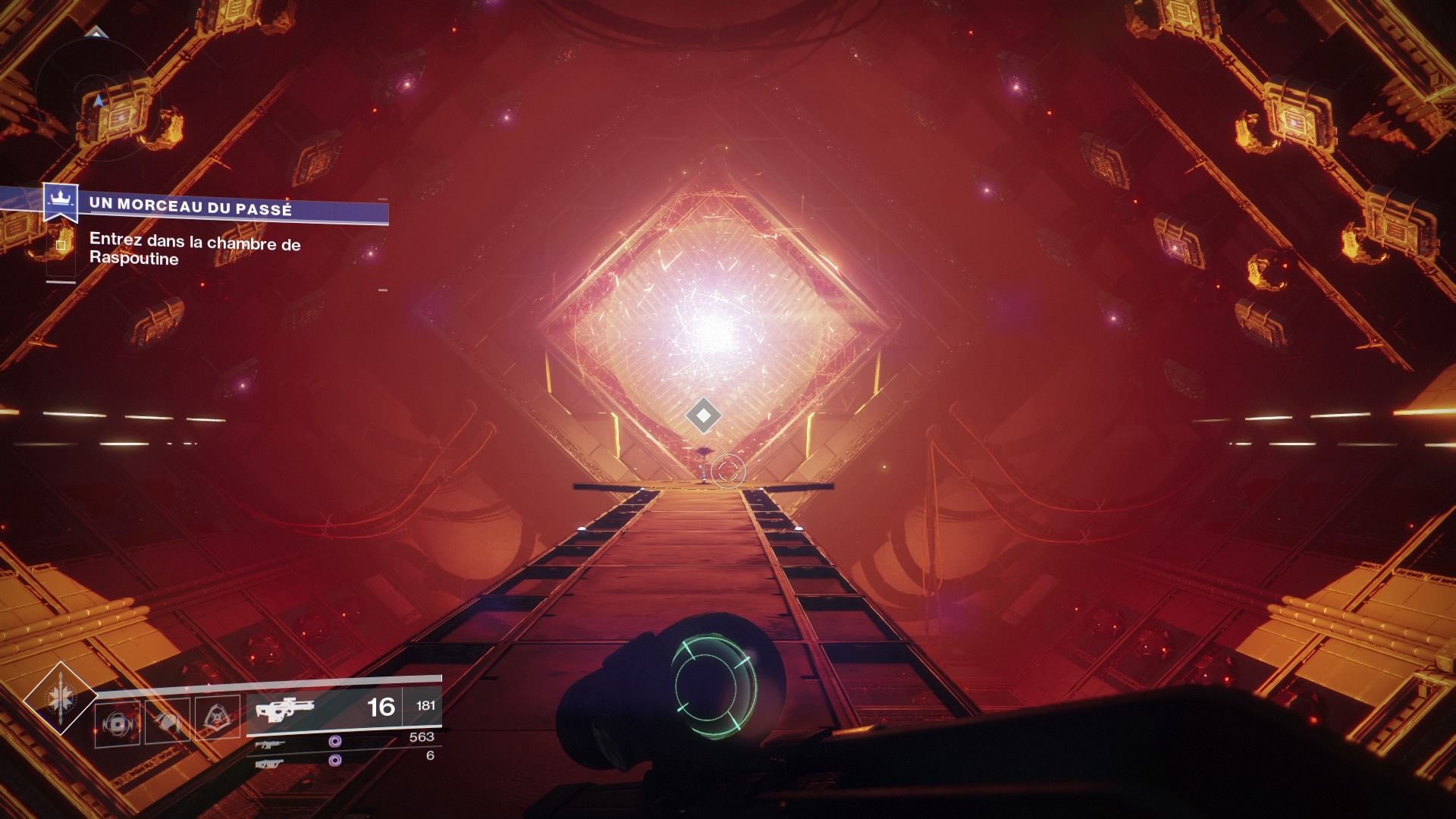Switch to the second weapon with 563 ammo
This screenshot has height=819, width=1456.
tap(345, 741)
